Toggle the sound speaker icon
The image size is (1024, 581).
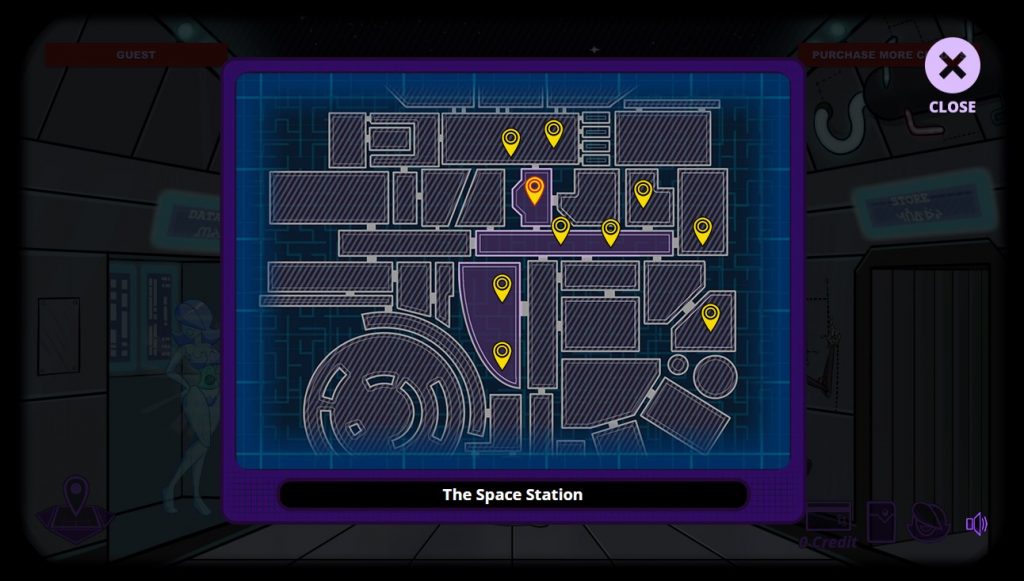(x=976, y=524)
